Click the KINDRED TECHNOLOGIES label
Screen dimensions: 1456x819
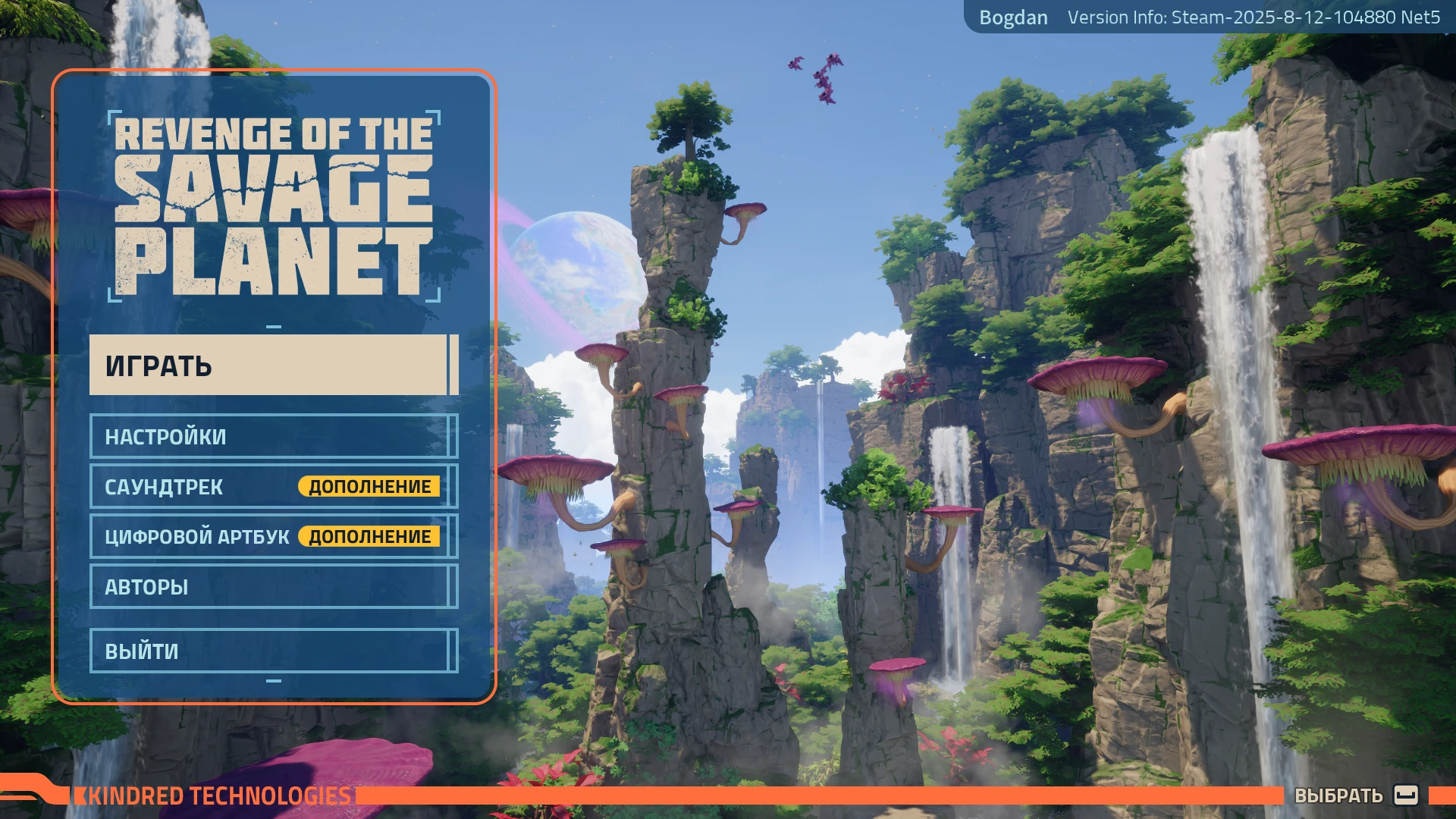(220, 795)
